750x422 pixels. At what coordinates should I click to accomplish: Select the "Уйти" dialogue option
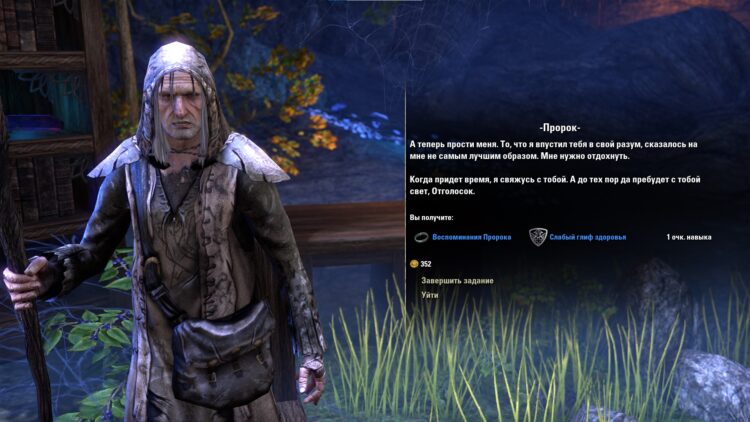click(430, 296)
